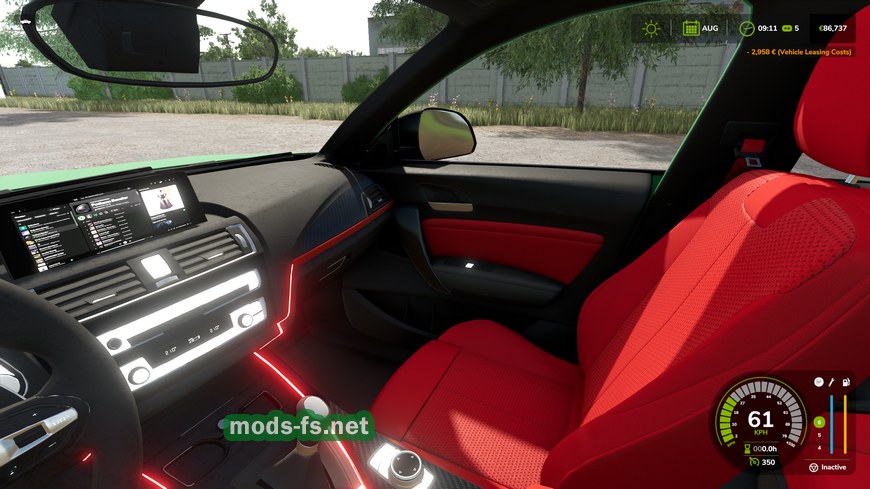Screen dimensions: 870x489
Task: Select the fuel pump icon
Action: tap(846, 382)
